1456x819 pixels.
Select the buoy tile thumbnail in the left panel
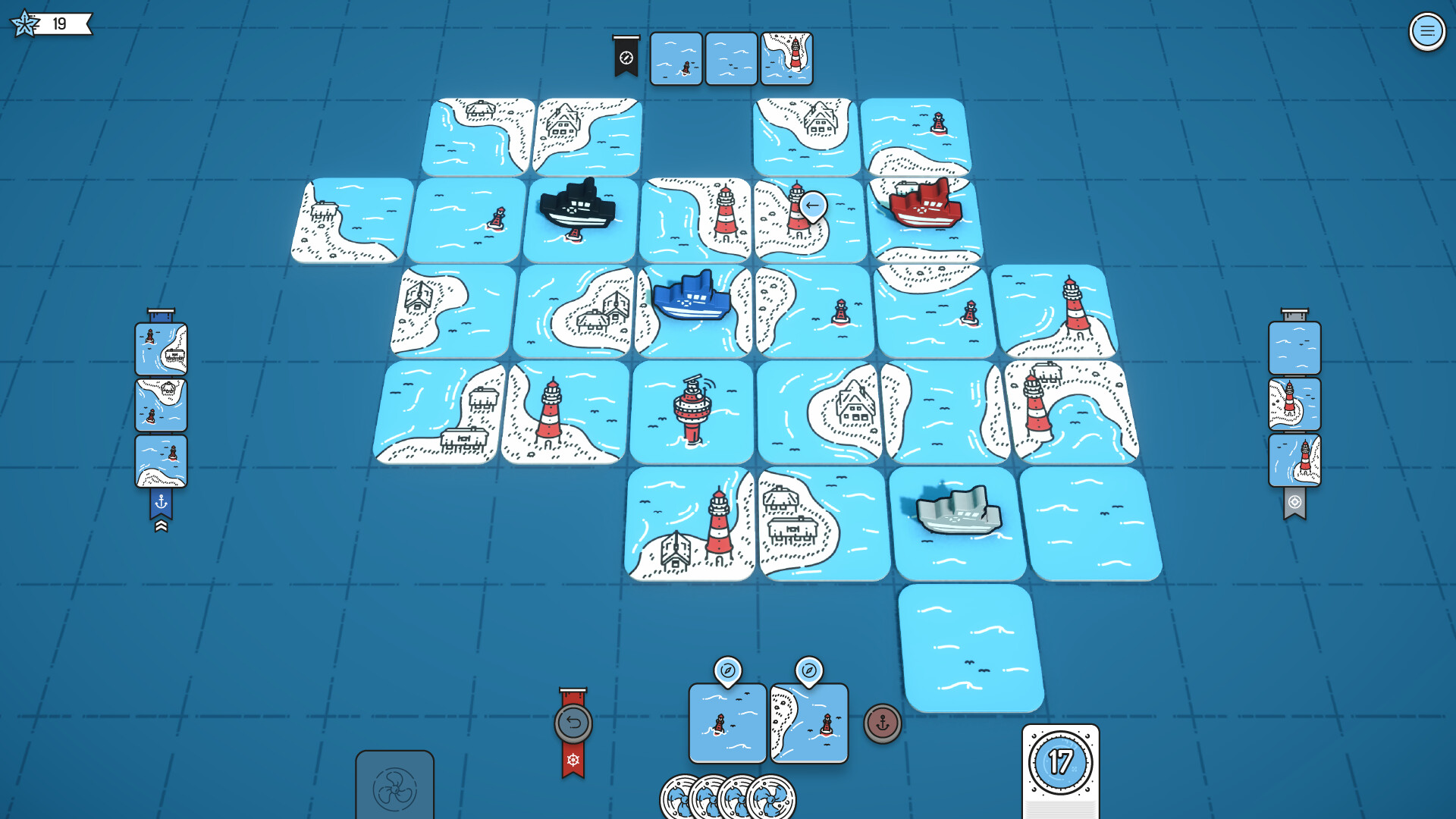coord(161,459)
